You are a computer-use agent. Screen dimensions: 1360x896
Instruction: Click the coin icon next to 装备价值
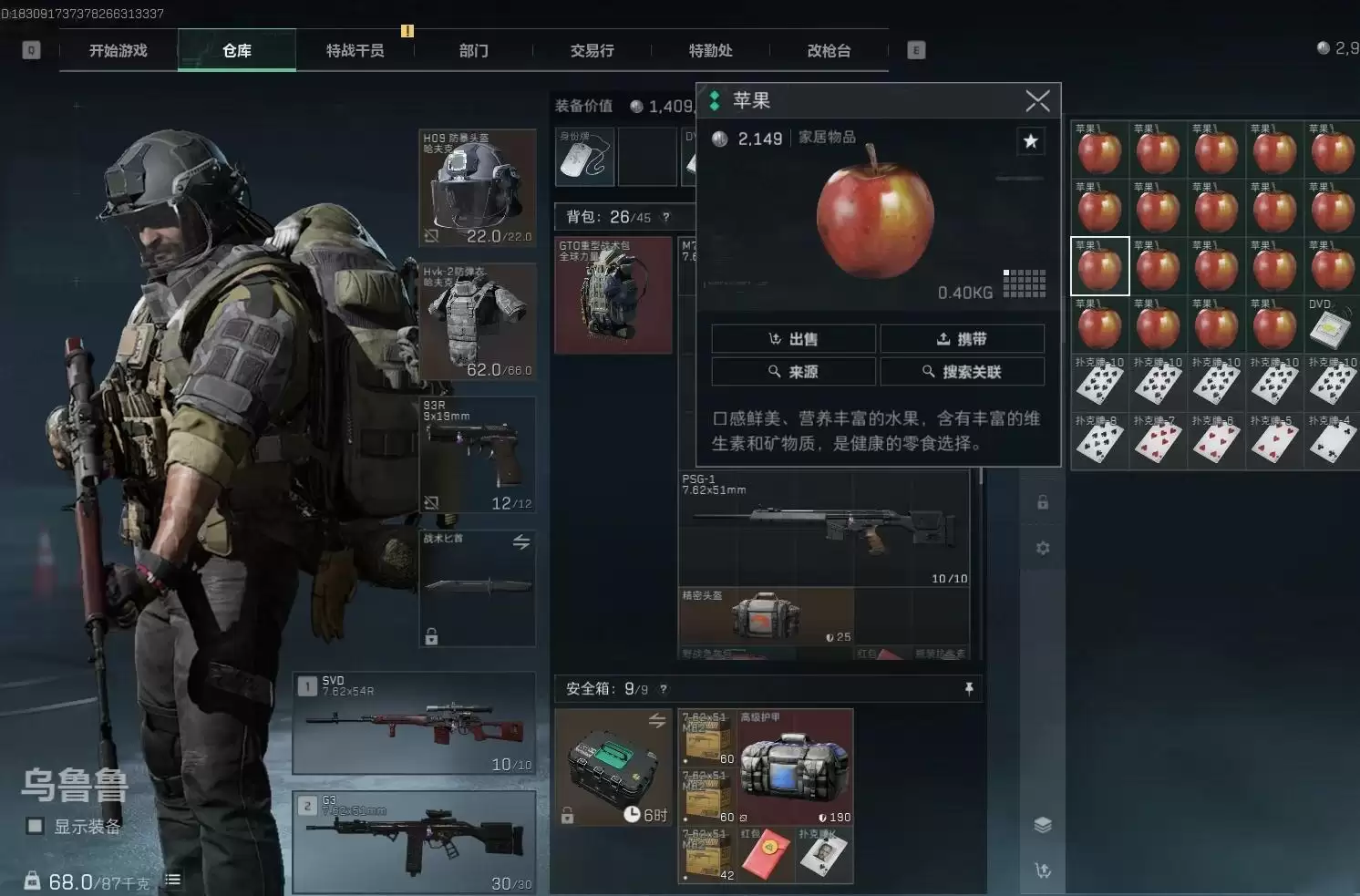tap(636, 106)
